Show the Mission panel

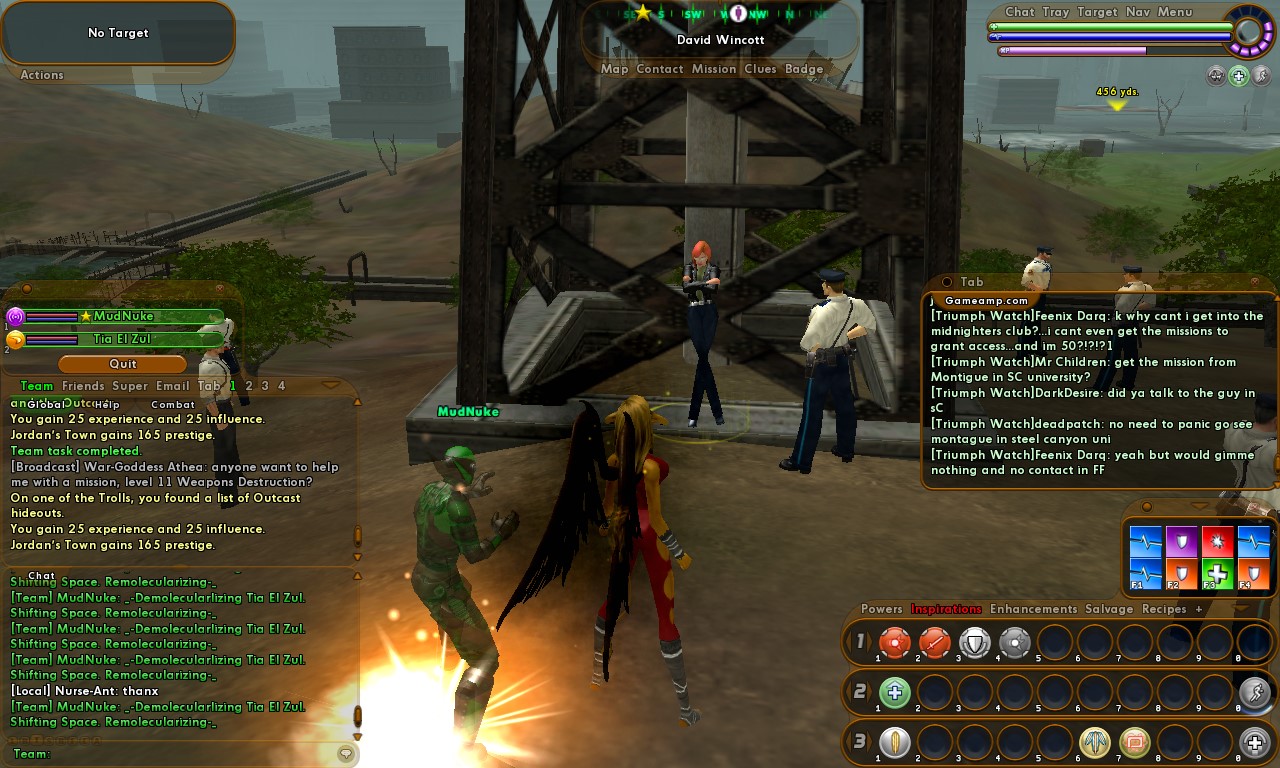pos(714,69)
